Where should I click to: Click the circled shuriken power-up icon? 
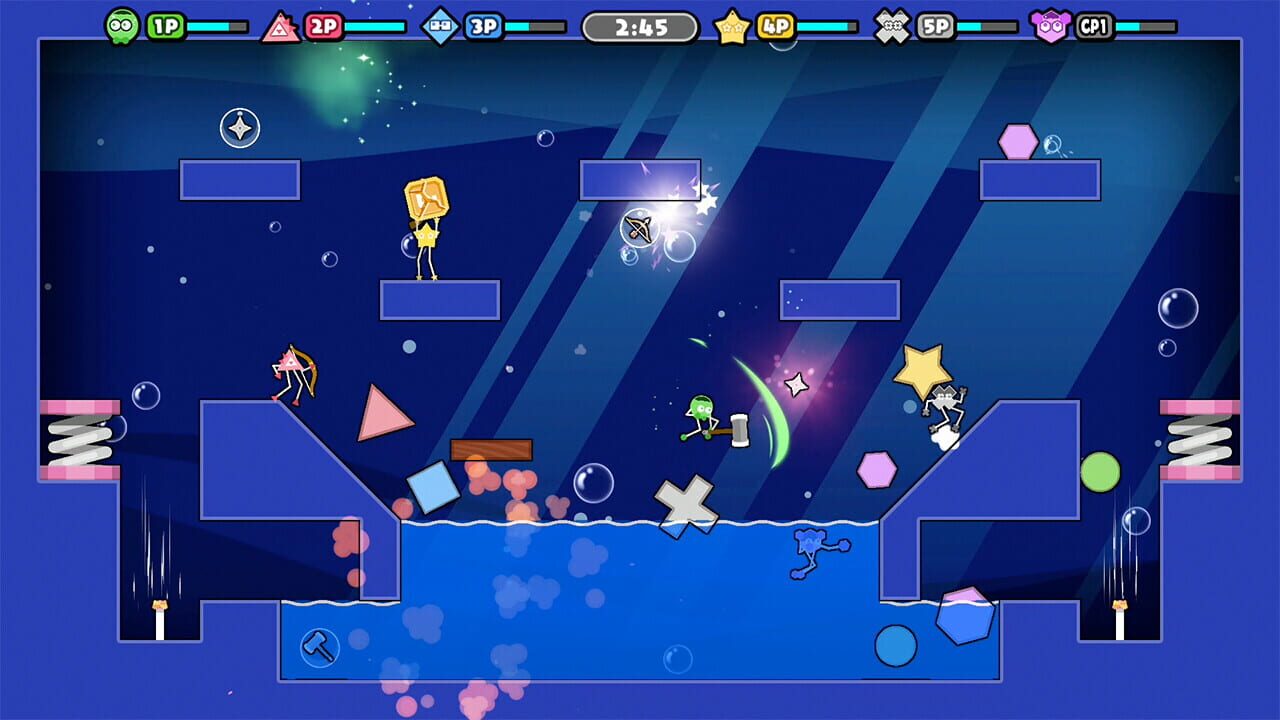(239, 128)
